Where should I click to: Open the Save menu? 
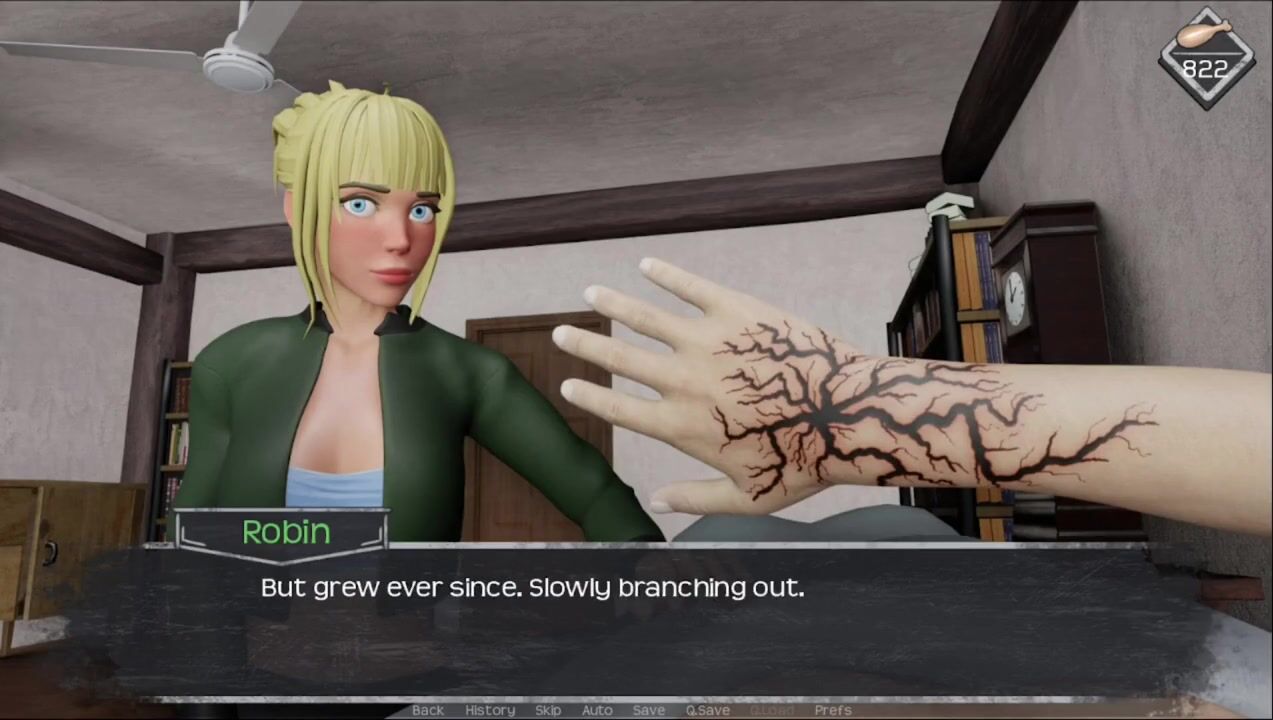pyautogui.click(x=649, y=710)
